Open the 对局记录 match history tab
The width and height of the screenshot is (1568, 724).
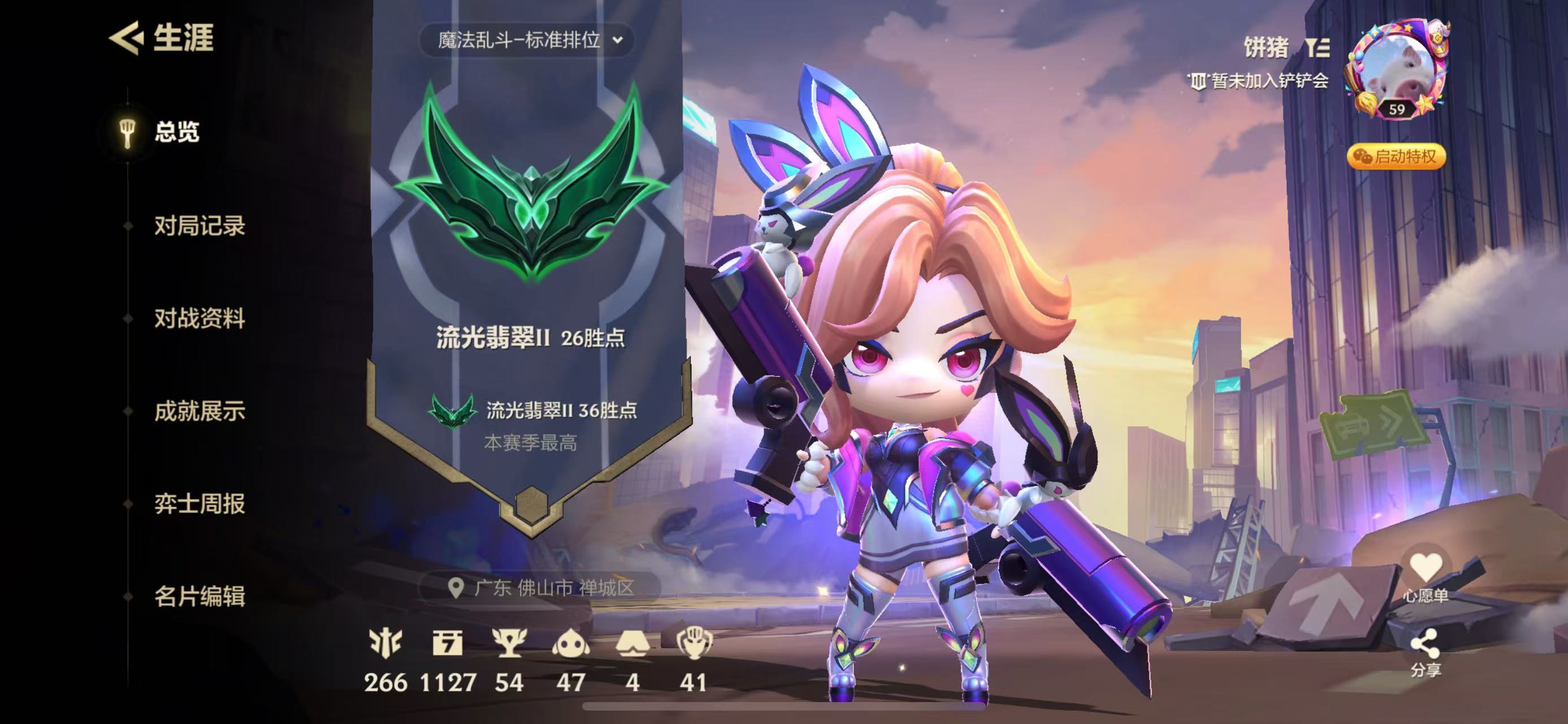(199, 226)
